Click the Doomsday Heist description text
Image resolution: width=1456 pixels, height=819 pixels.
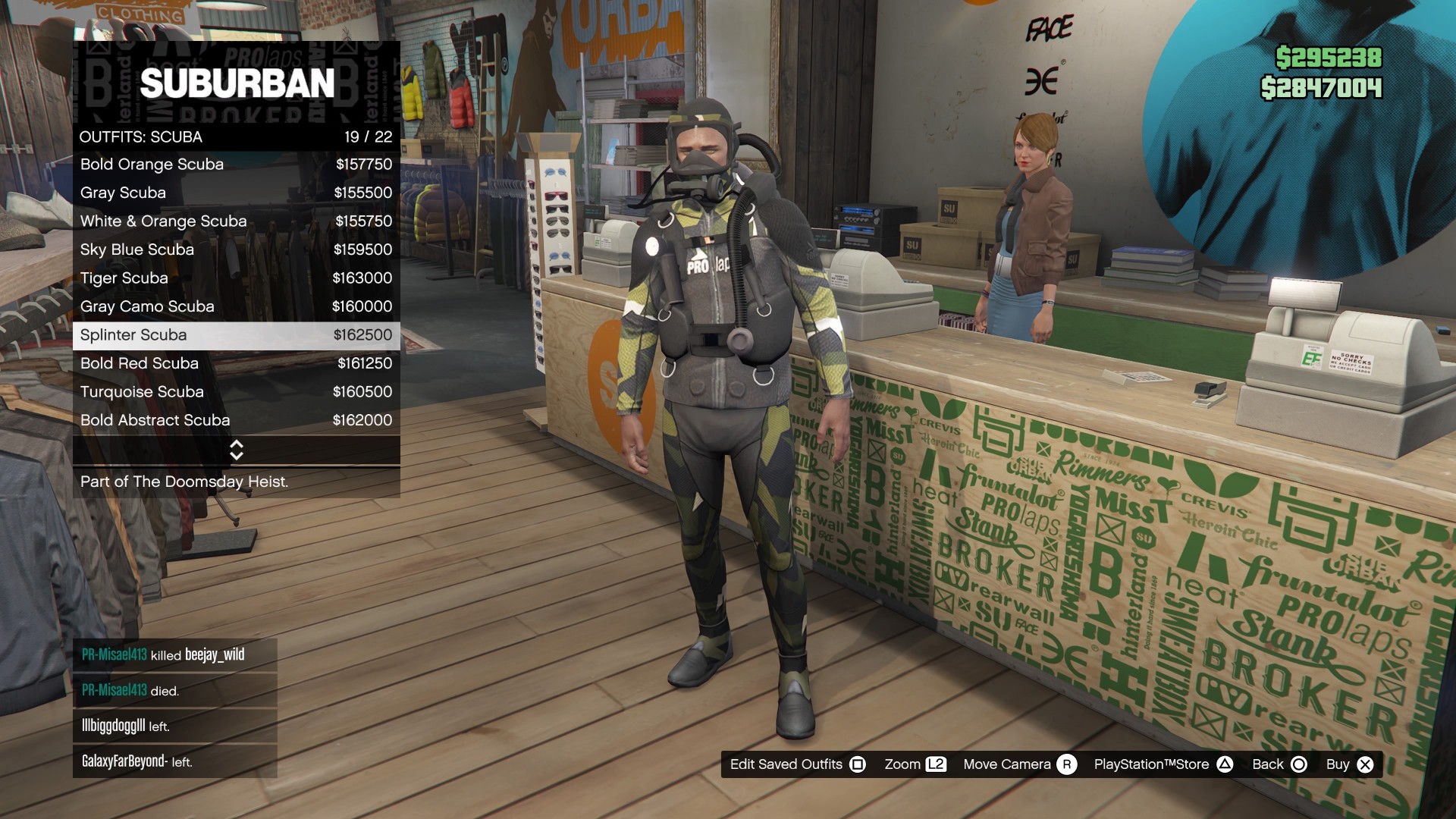(x=184, y=482)
